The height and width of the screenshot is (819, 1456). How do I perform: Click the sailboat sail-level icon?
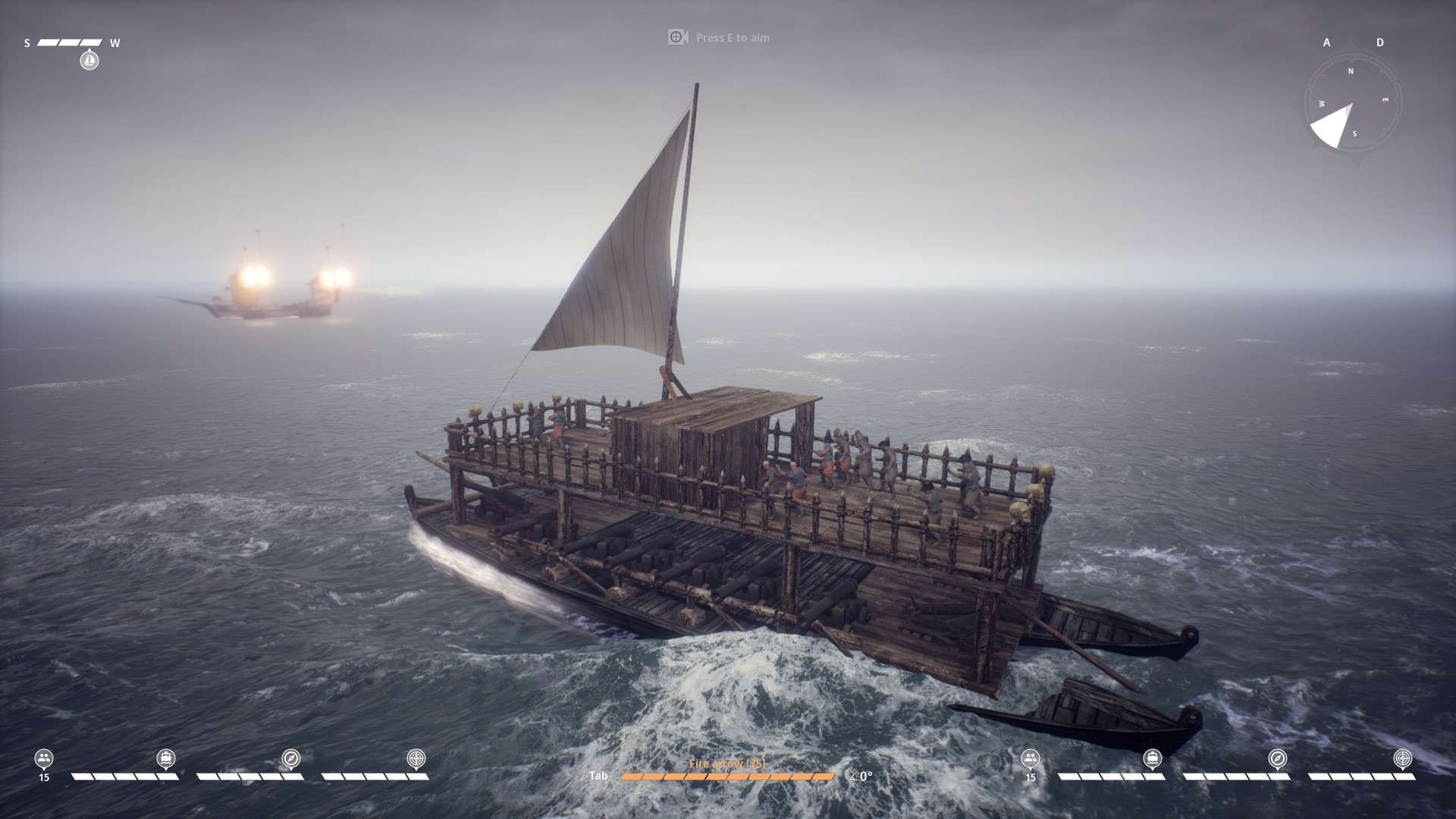pyautogui.click(x=89, y=59)
